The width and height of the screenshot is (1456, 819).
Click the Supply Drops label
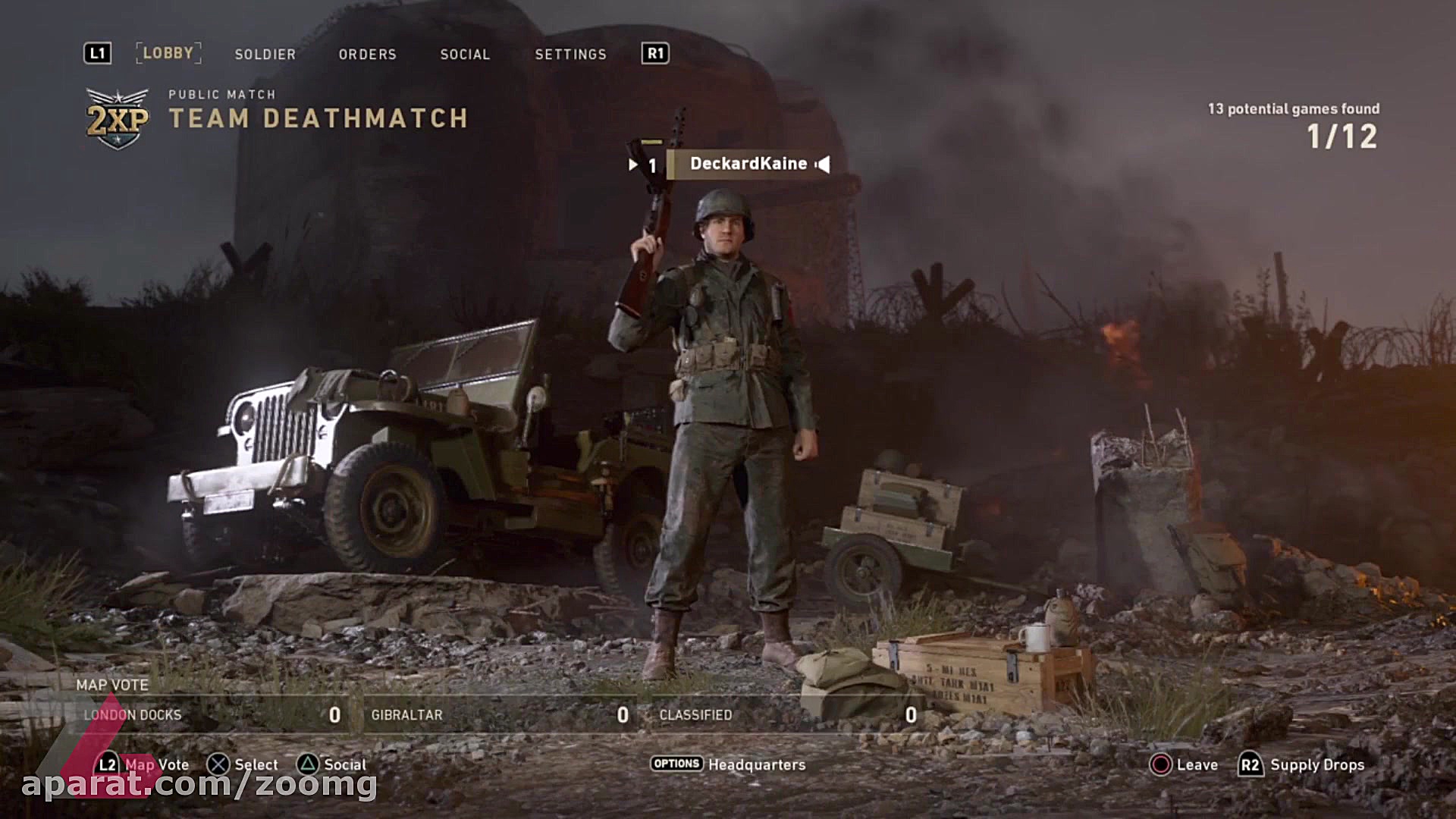(x=1317, y=764)
